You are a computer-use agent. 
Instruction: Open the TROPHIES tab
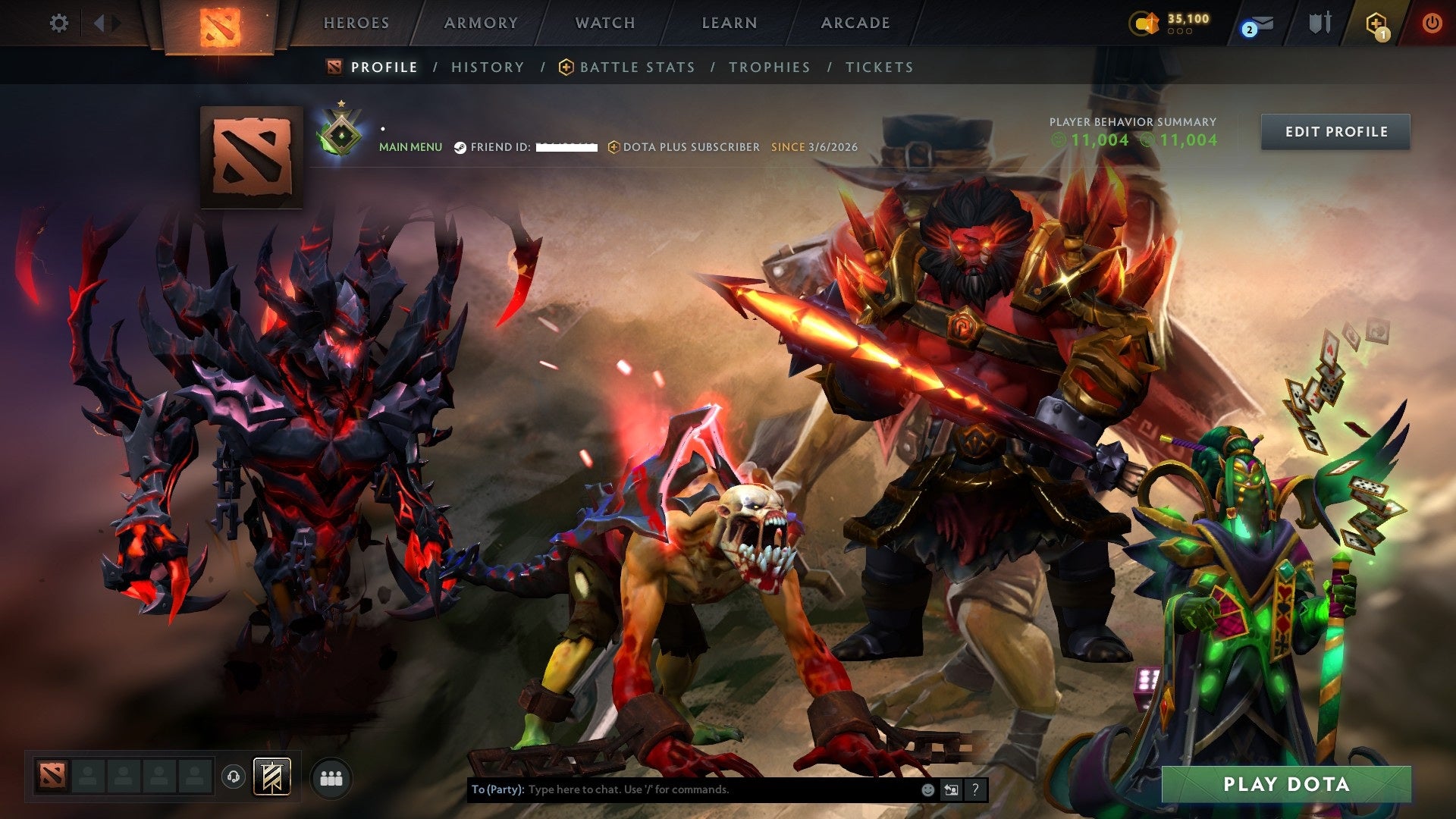click(769, 67)
